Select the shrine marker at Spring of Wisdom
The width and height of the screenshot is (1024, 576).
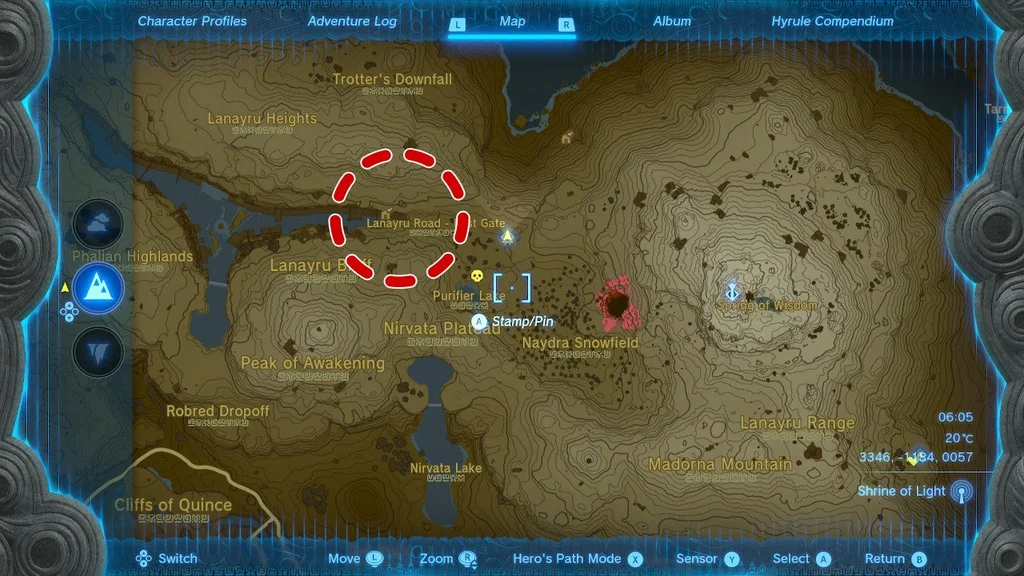pos(733,291)
